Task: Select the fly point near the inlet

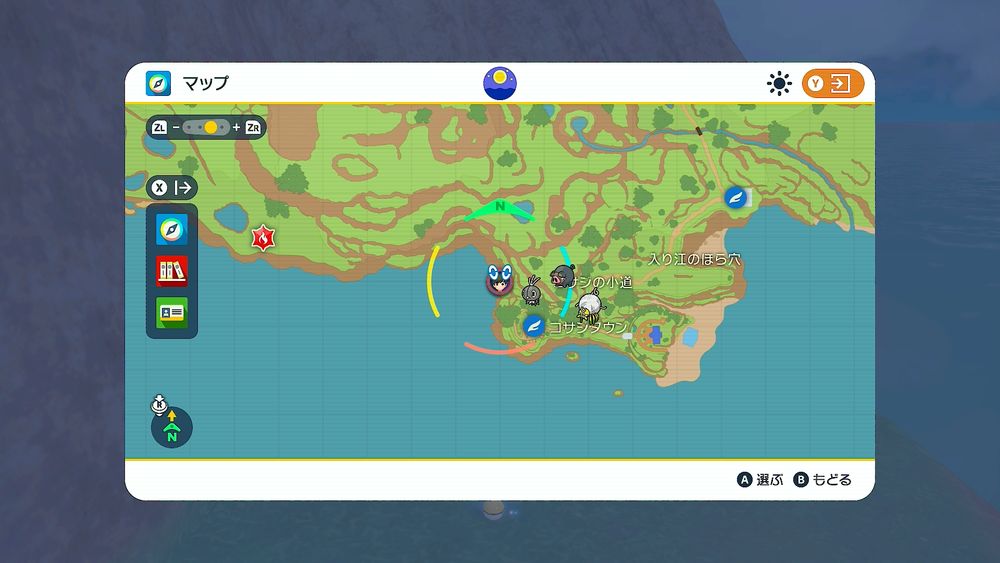Action: [736, 197]
